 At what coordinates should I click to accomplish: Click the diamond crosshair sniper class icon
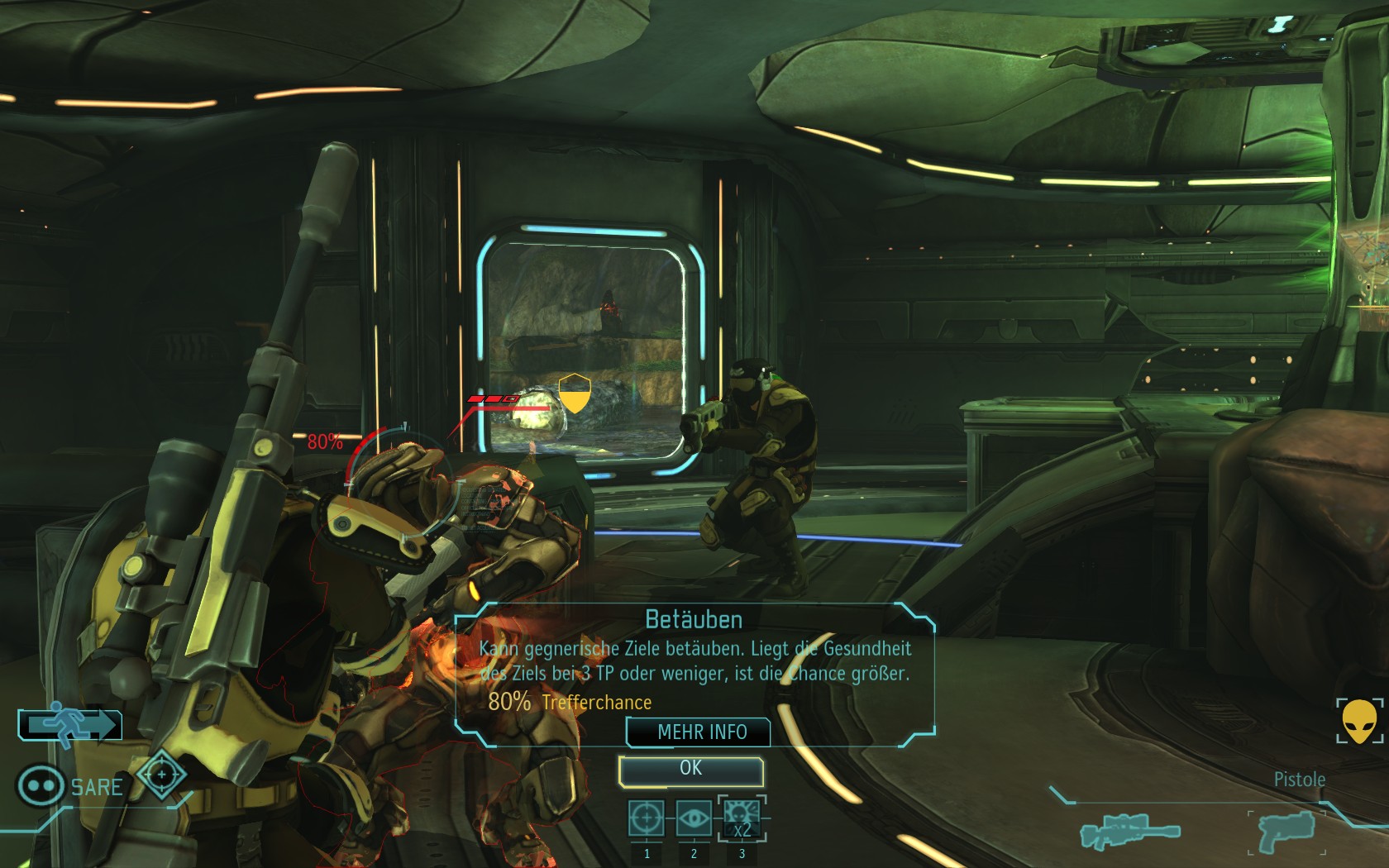coord(161,775)
